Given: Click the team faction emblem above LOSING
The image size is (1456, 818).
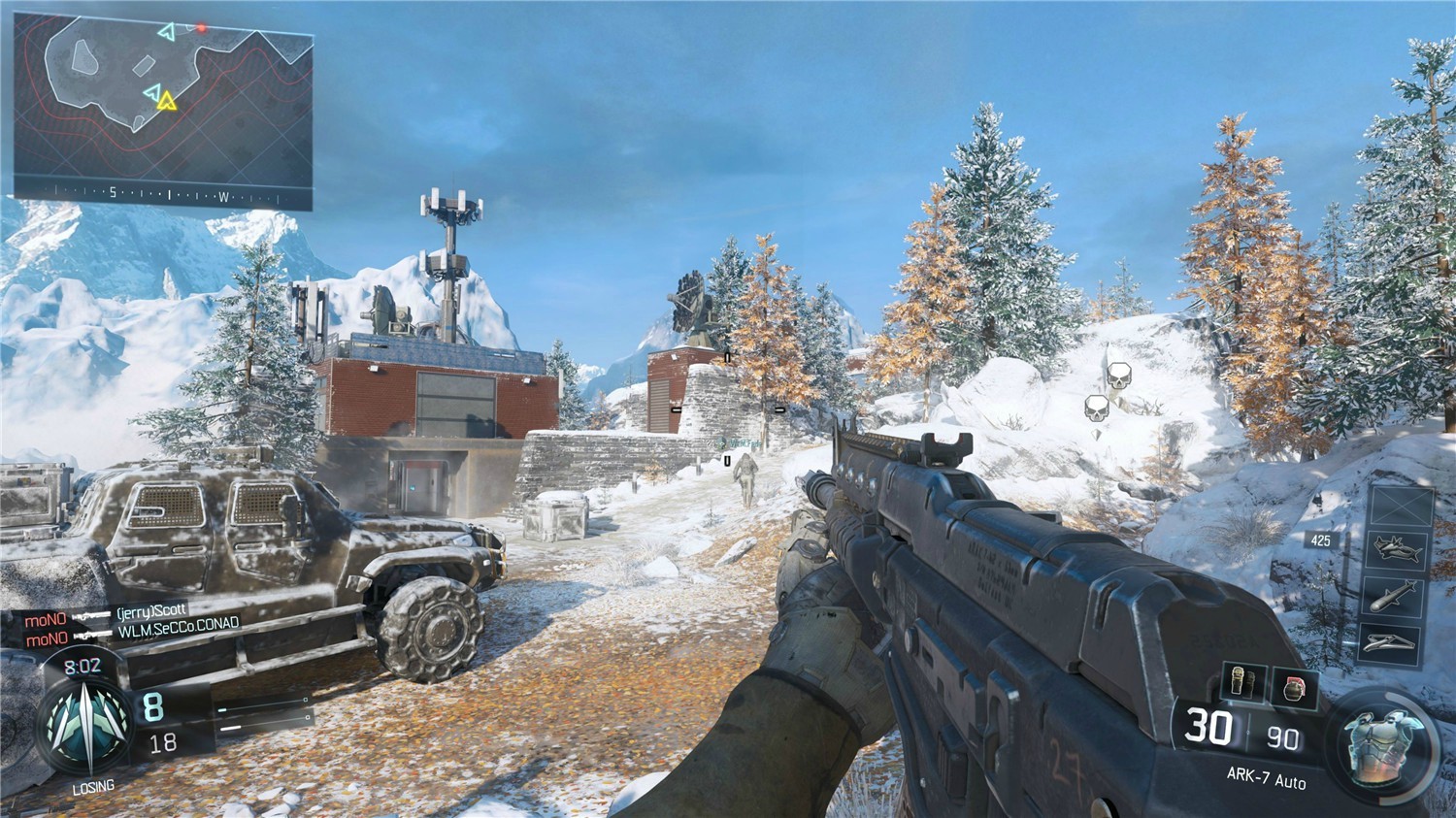Looking at the screenshot, I should click(85, 723).
